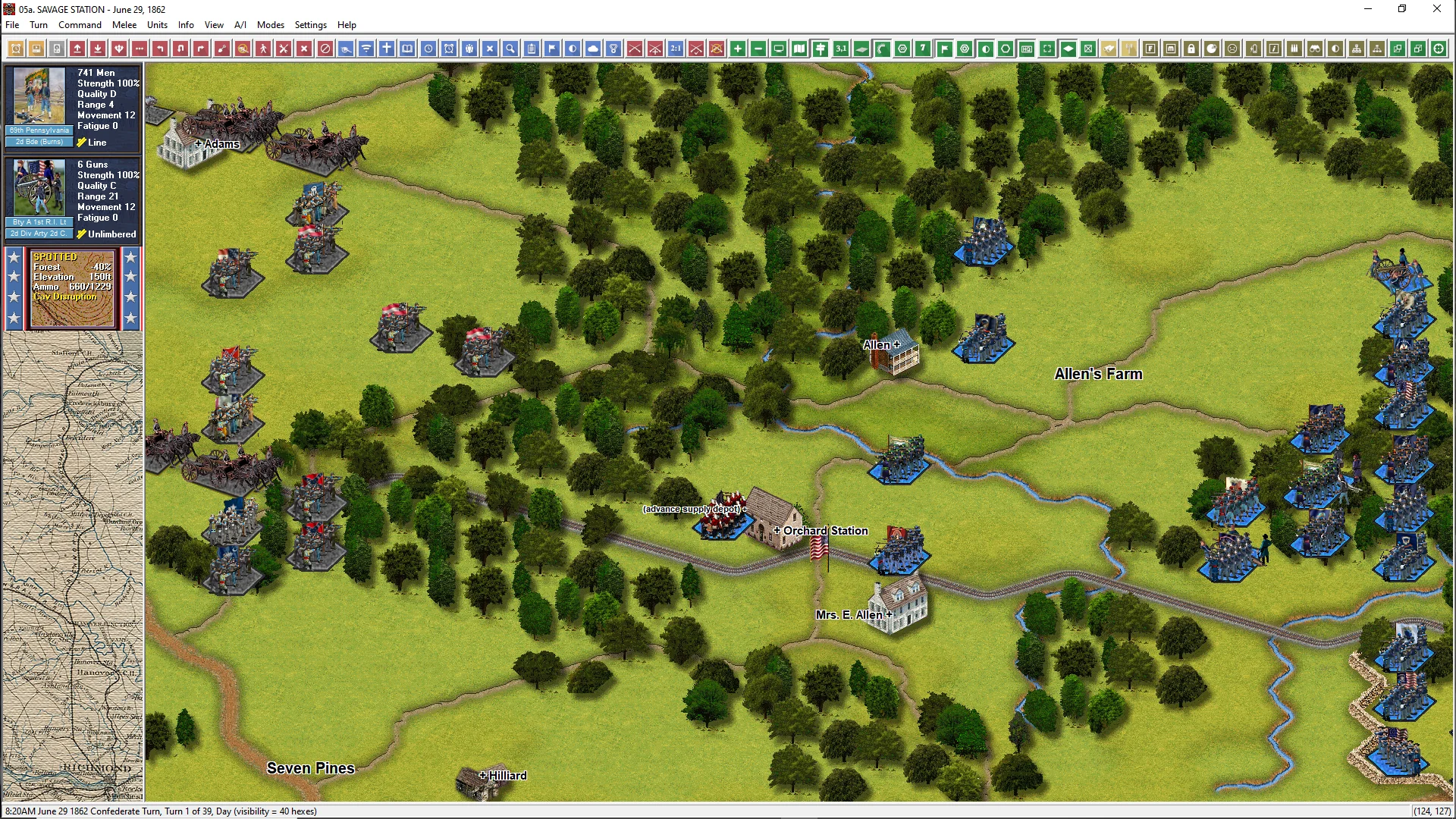Click the blue flag toolbar icon

552,49
